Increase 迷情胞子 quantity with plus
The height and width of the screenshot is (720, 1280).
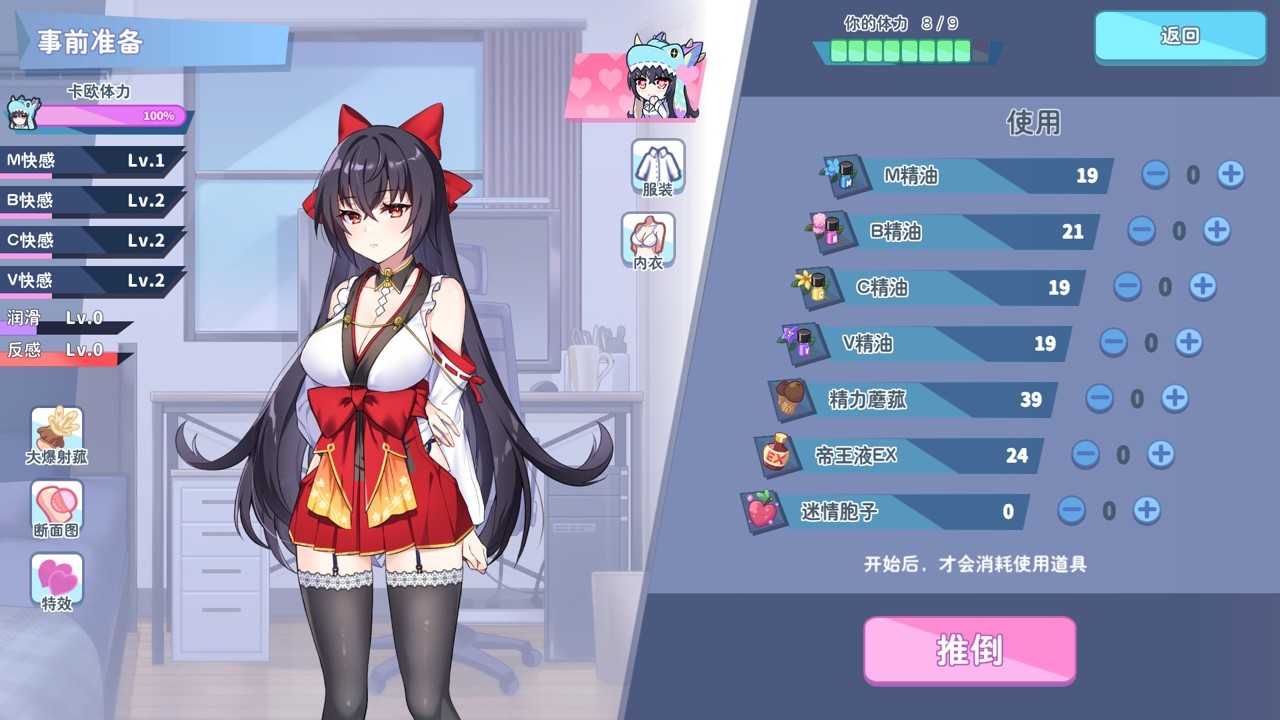[1146, 511]
